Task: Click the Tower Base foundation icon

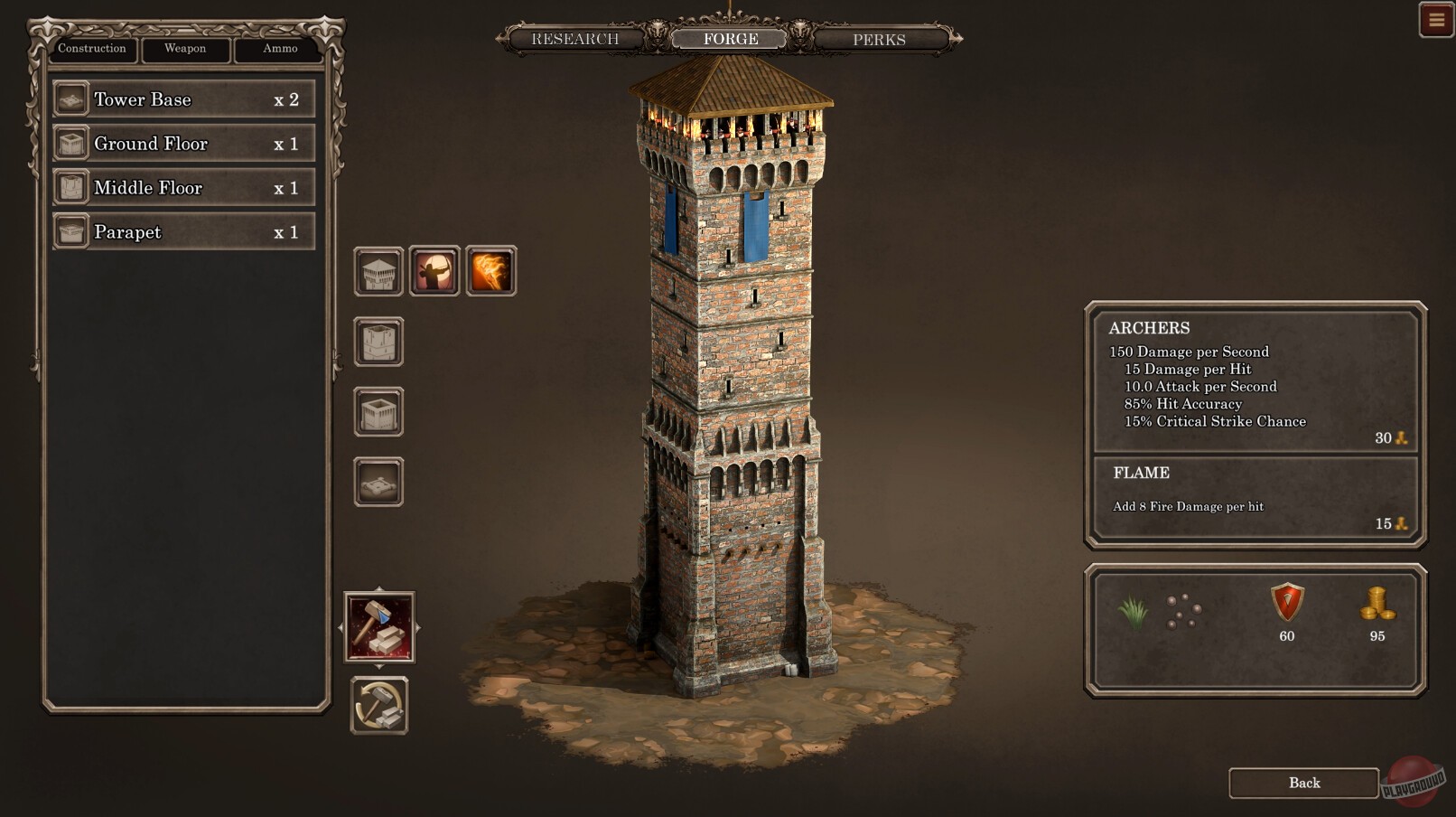Action: (377, 480)
